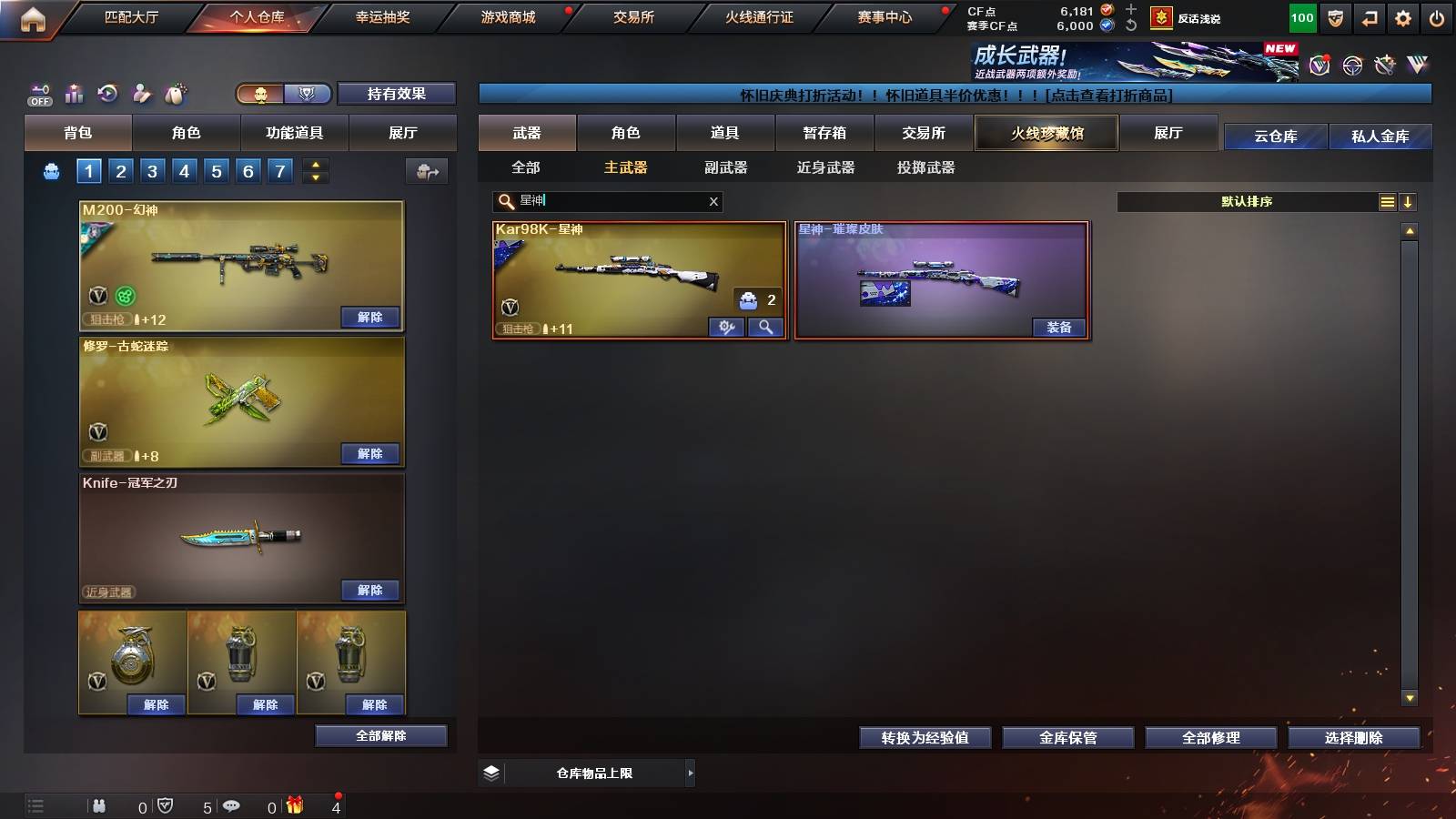Toggle the list view icon next to 默认排序
The width and height of the screenshot is (1456, 819).
coord(1387,202)
